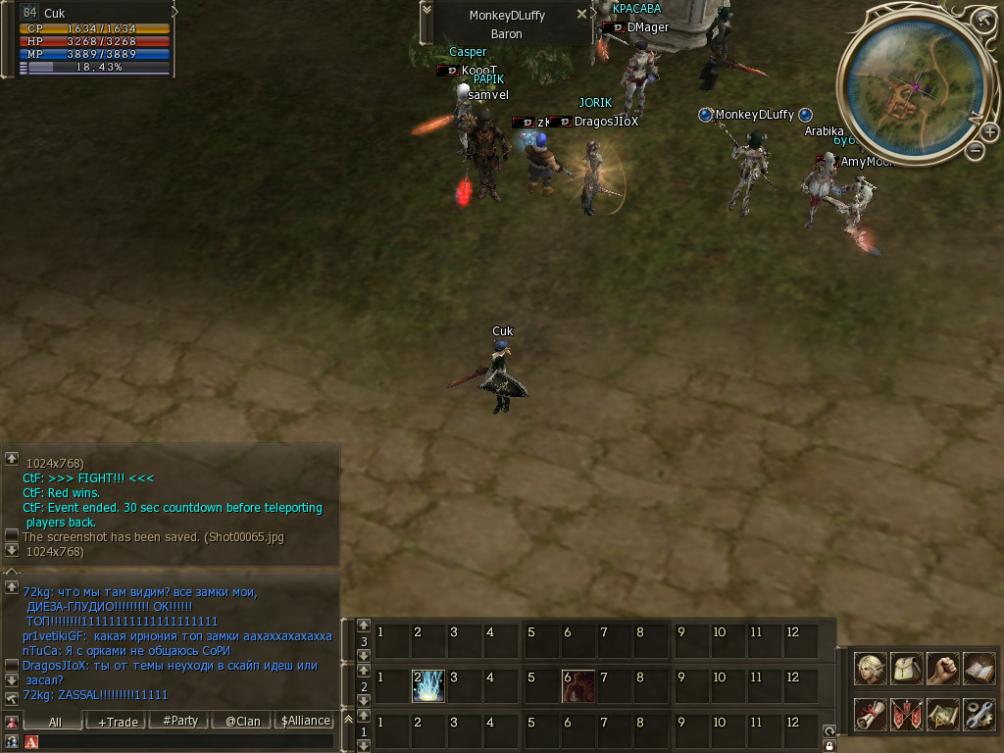
Task: Open the actions fist icon
Action: pos(942,670)
